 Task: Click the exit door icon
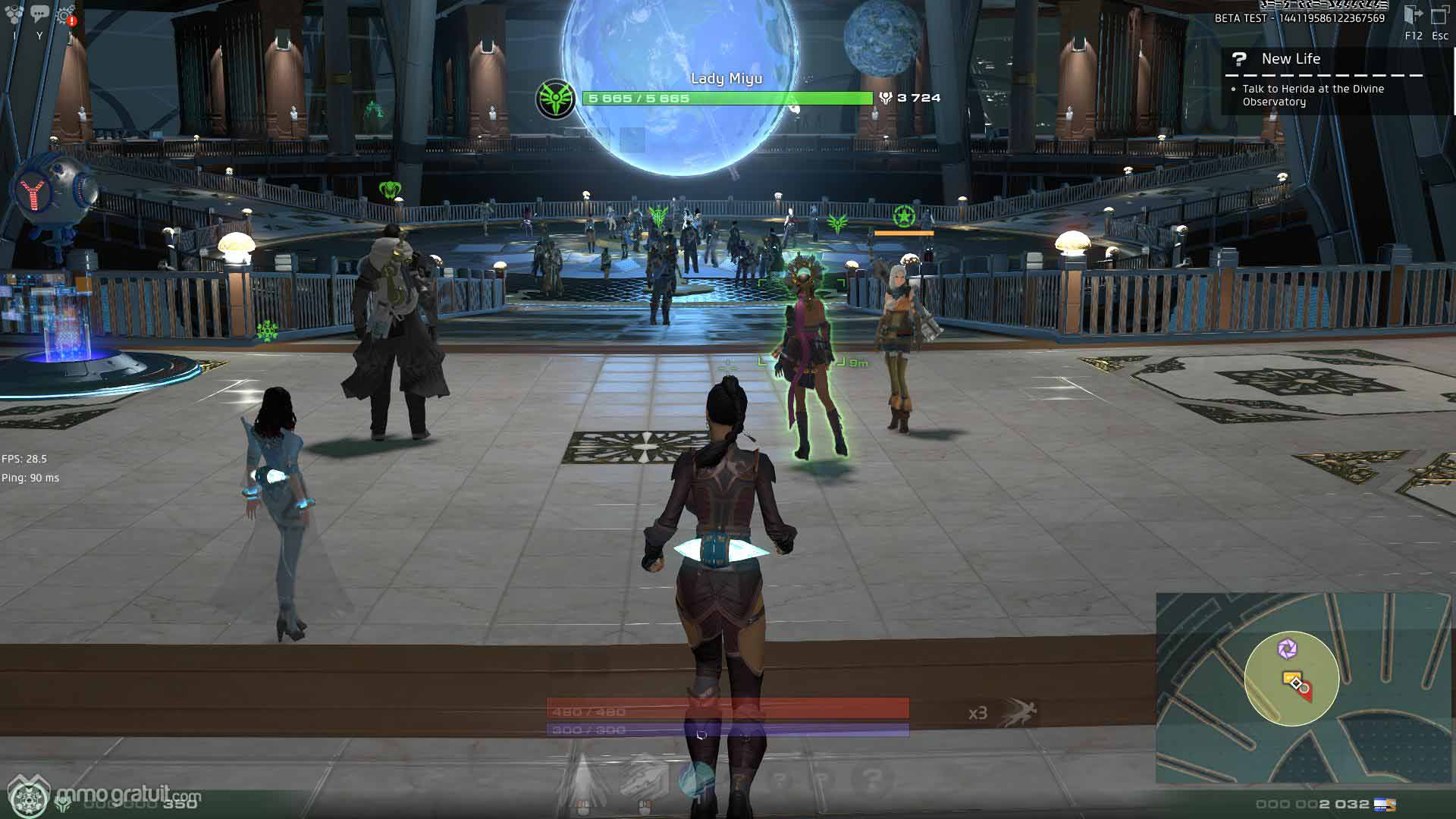click(x=1413, y=15)
